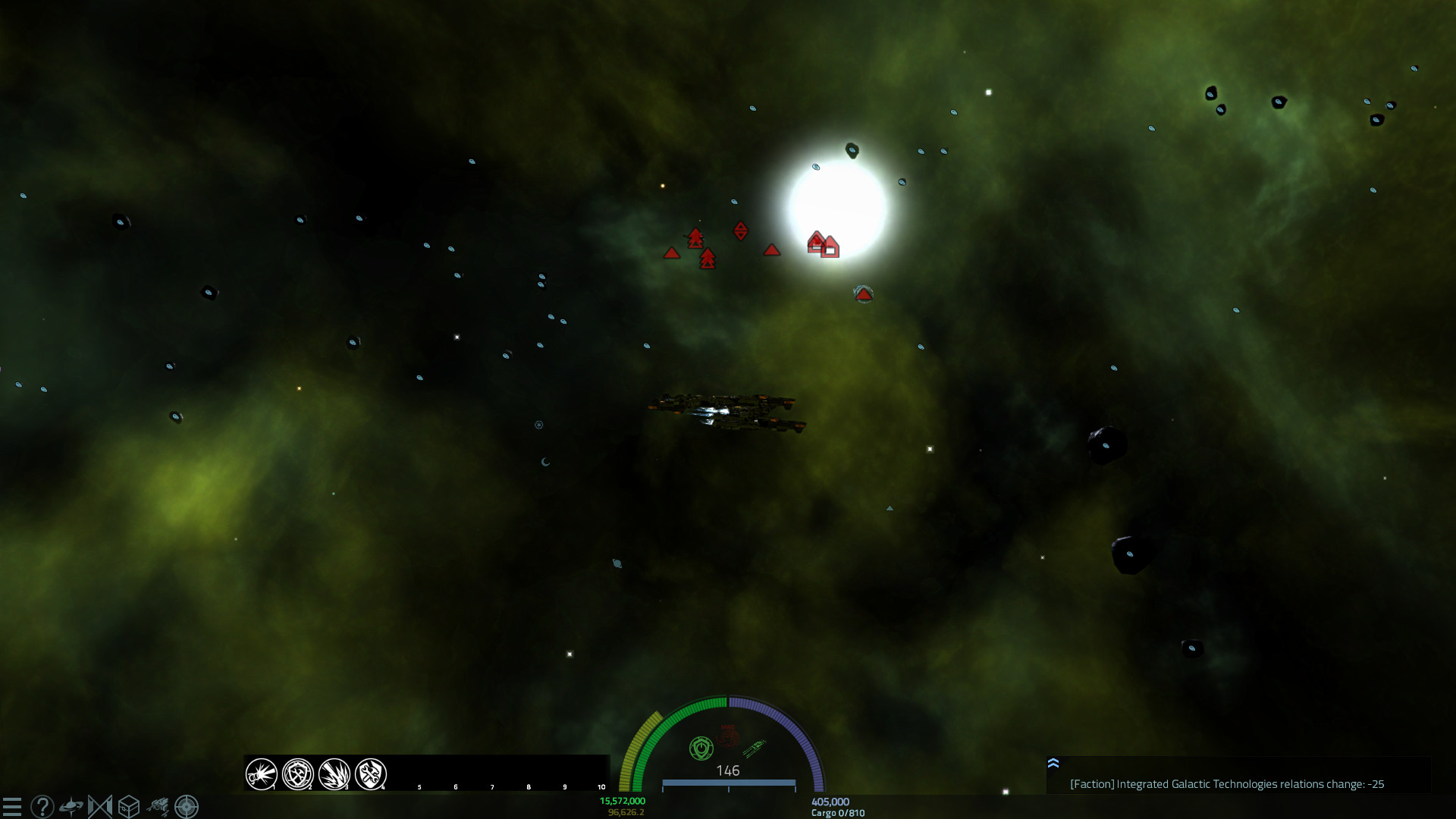Activate the shield hardener in hotbar slot 2
The height and width of the screenshot is (819, 1456).
297,774
